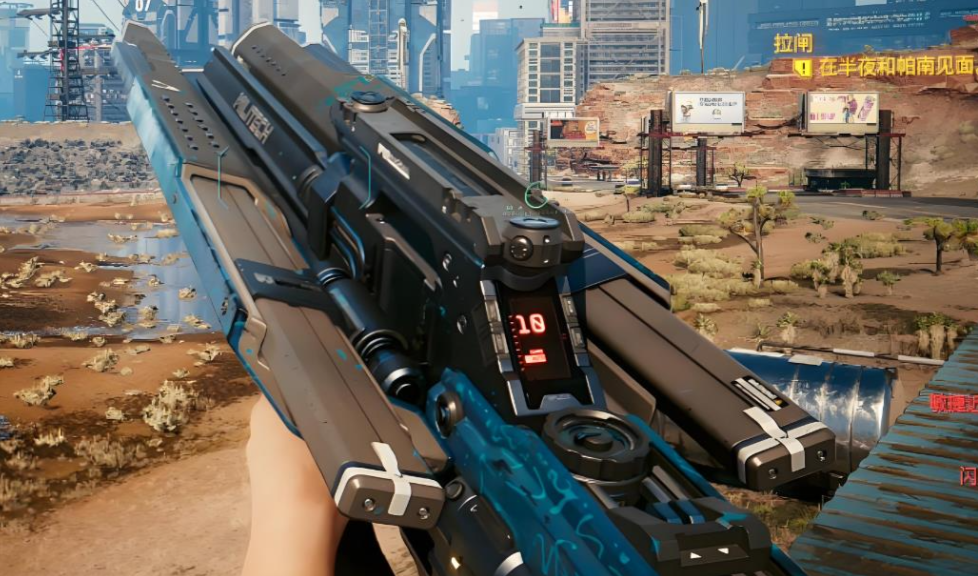Select the 在半夜和帕南见面 objective text
The height and width of the screenshot is (576, 978).
tap(896, 68)
